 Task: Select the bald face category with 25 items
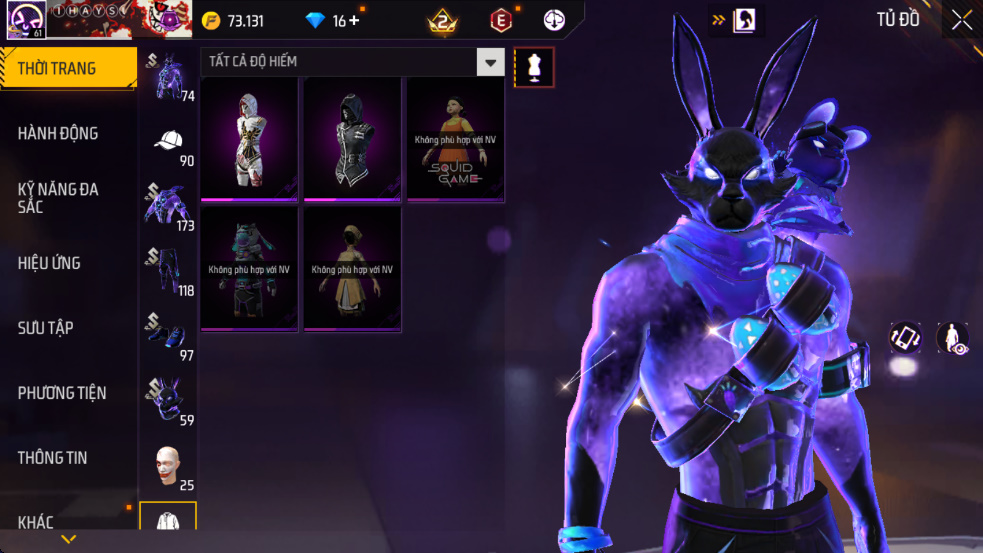168,466
